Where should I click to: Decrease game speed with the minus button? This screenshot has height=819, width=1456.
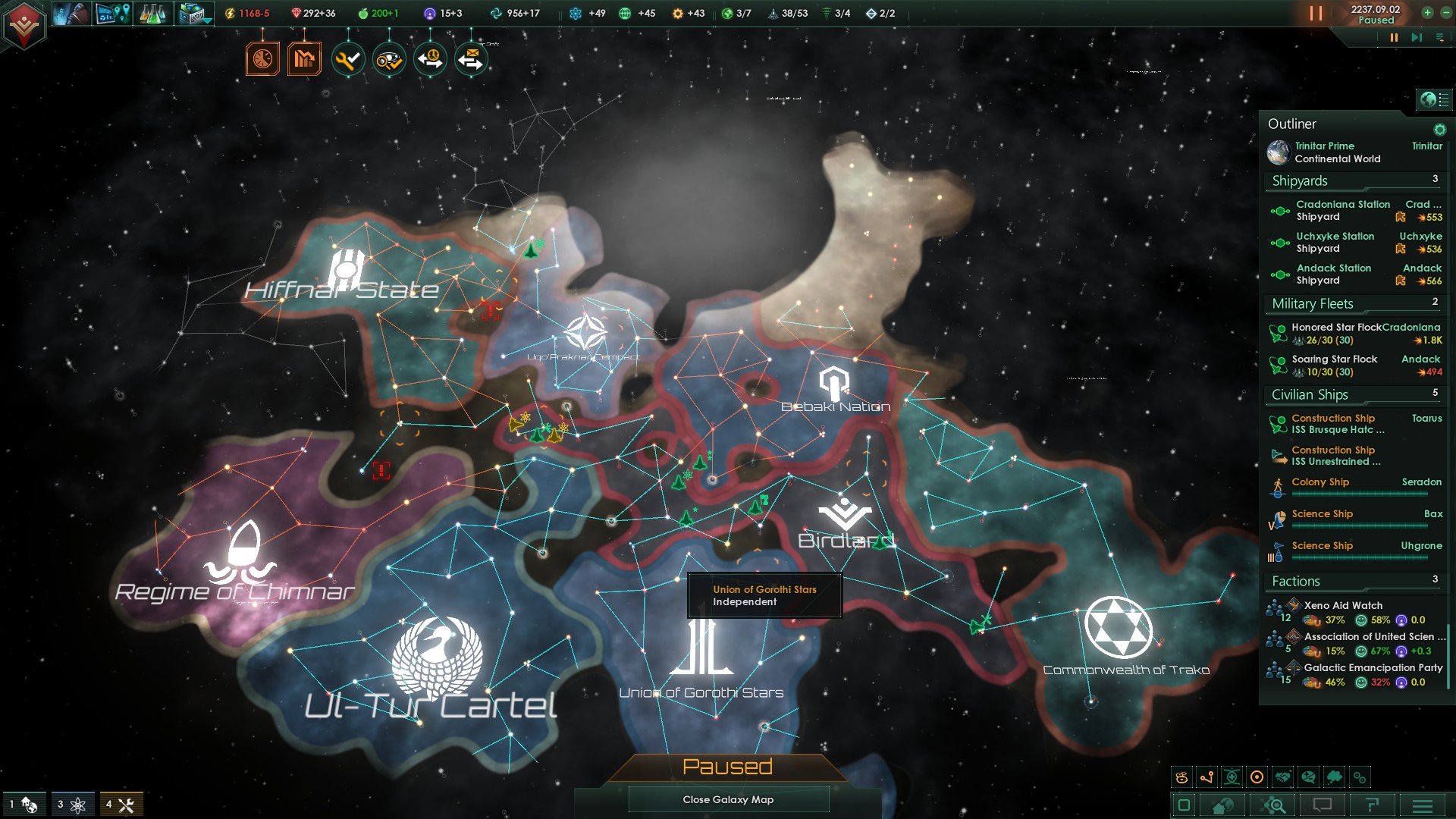coord(1443,12)
